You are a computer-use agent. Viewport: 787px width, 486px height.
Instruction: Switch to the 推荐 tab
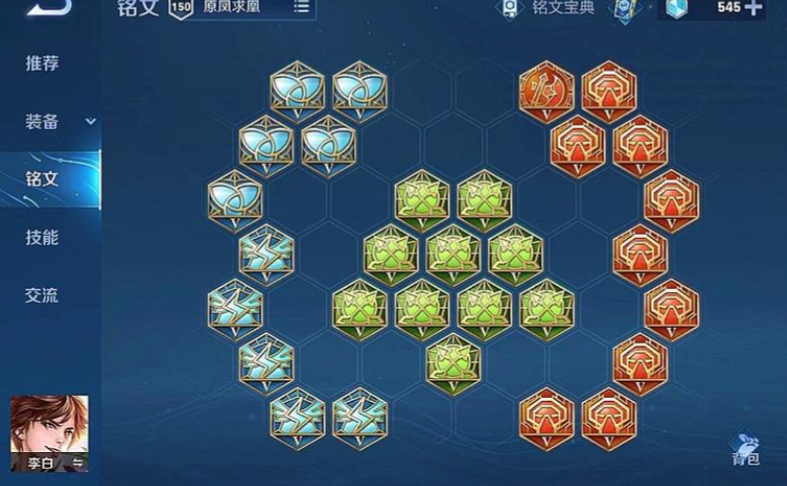pyautogui.click(x=42, y=64)
